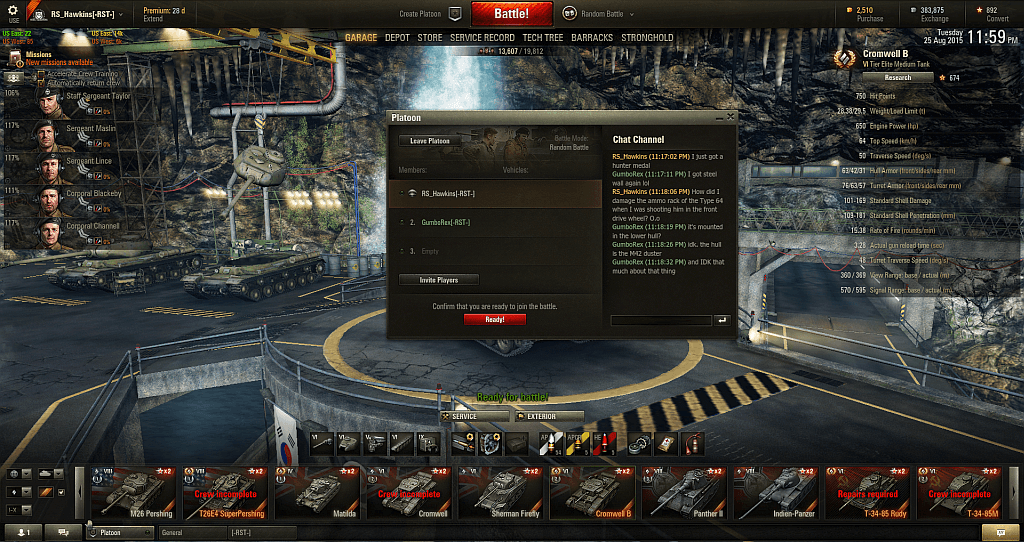The height and width of the screenshot is (542, 1024).
Task: Switch to the Stronghold tab
Action: [647, 38]
